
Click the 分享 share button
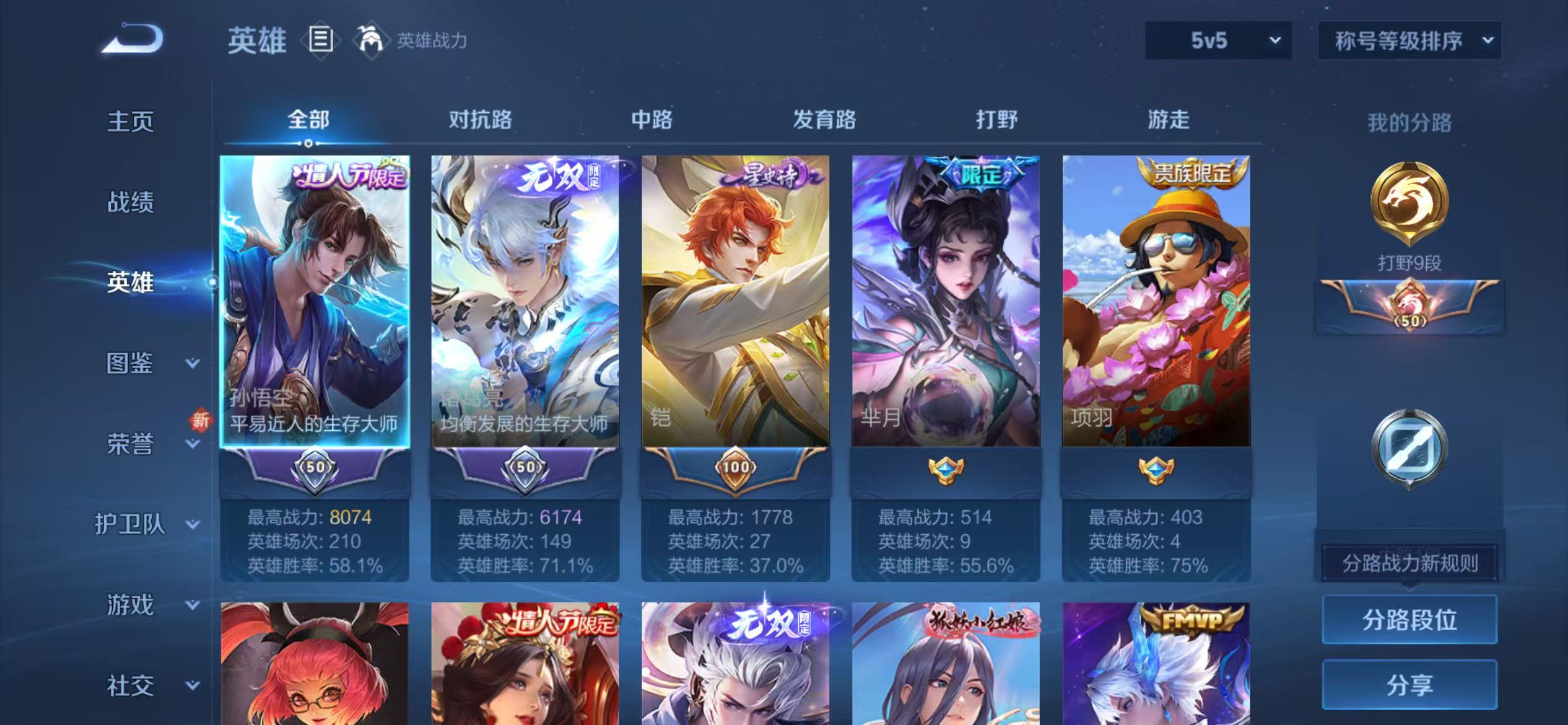[1409, 685]
